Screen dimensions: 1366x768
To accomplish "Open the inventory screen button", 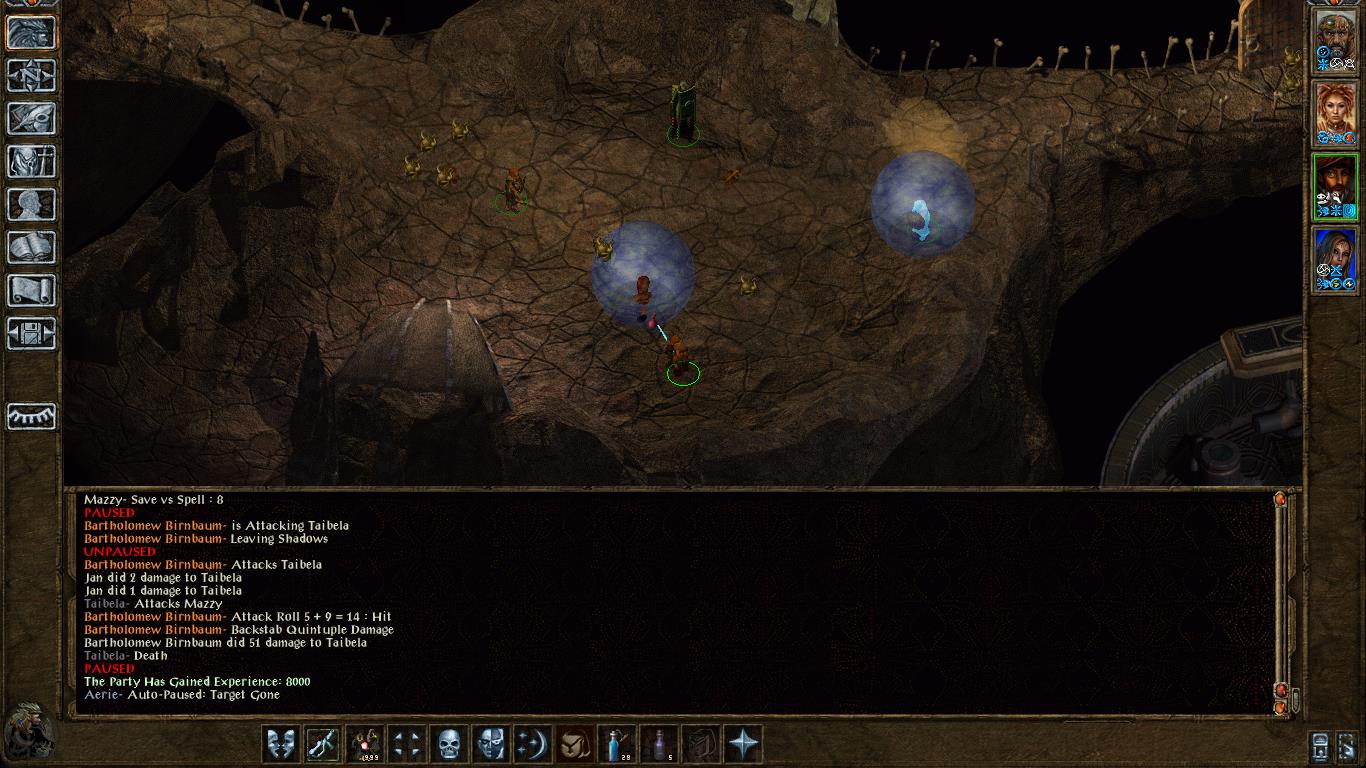I will [x=32, y=161].
